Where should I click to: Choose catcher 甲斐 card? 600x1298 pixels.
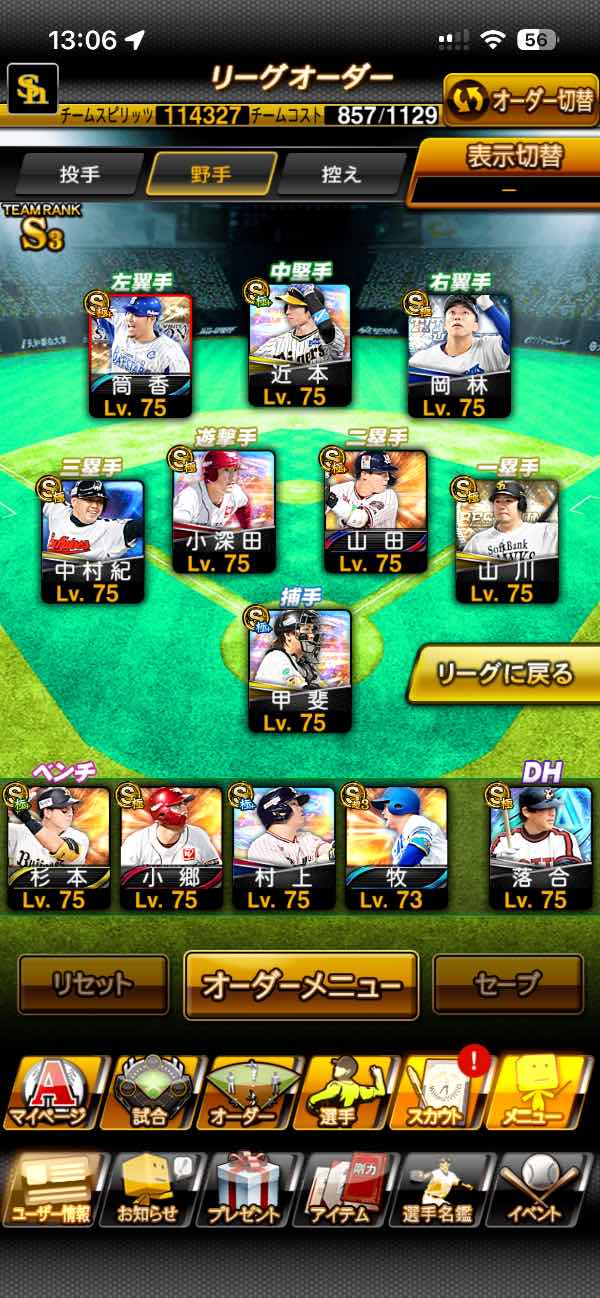299,670
